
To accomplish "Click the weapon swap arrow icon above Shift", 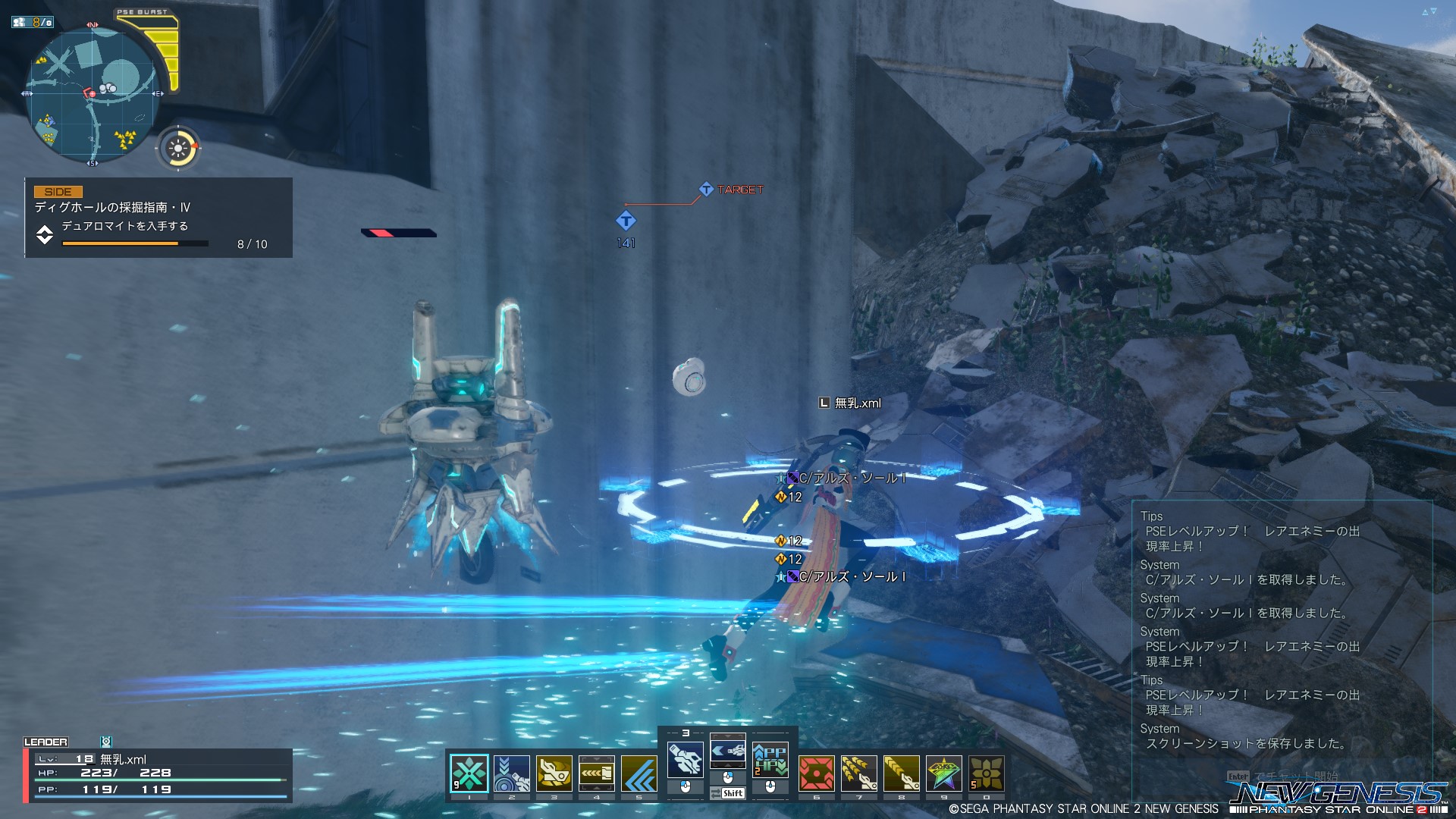I will (x=728, y=751).
